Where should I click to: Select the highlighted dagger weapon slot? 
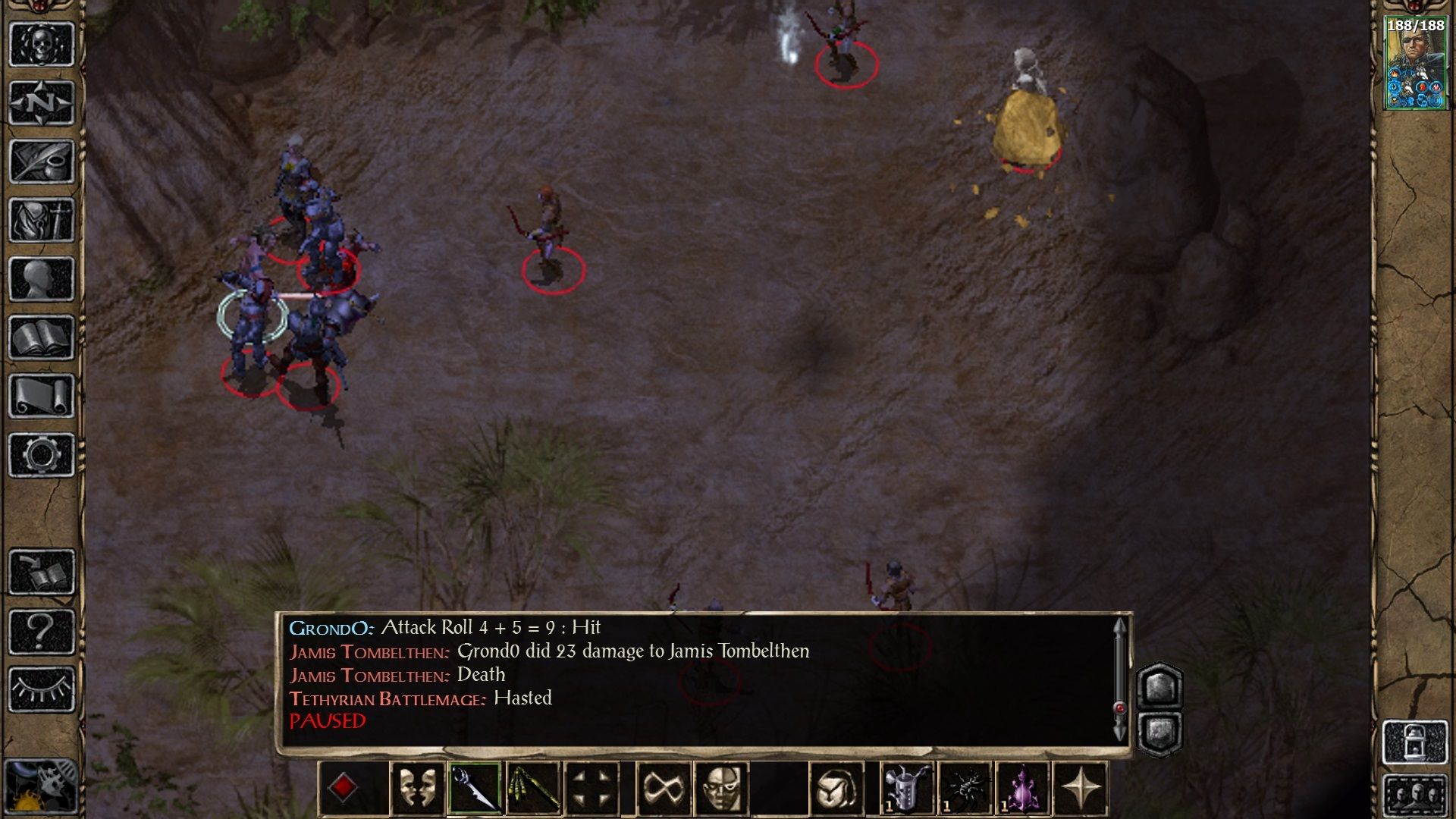474,789
